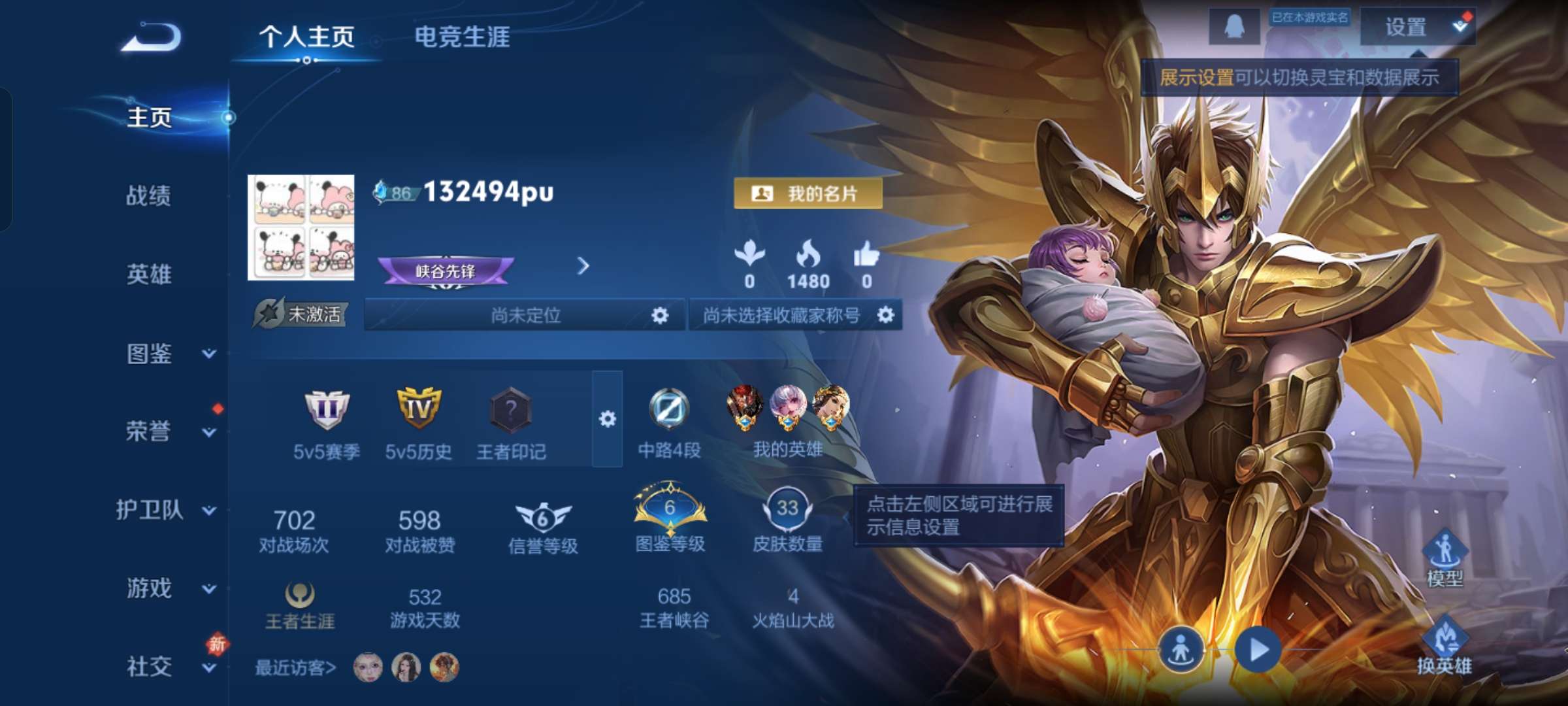Open 峡谷先锋 title details with the arrow
1568x706 pixels.
point(583,267)
